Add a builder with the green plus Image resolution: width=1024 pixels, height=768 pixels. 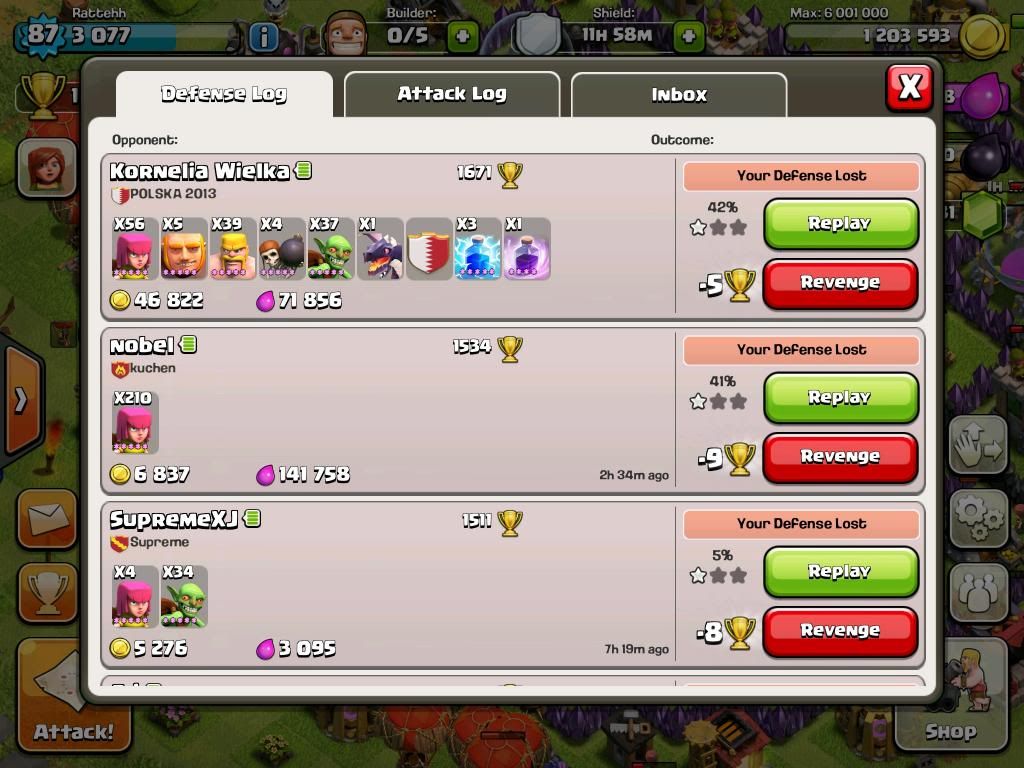point(462,37)
